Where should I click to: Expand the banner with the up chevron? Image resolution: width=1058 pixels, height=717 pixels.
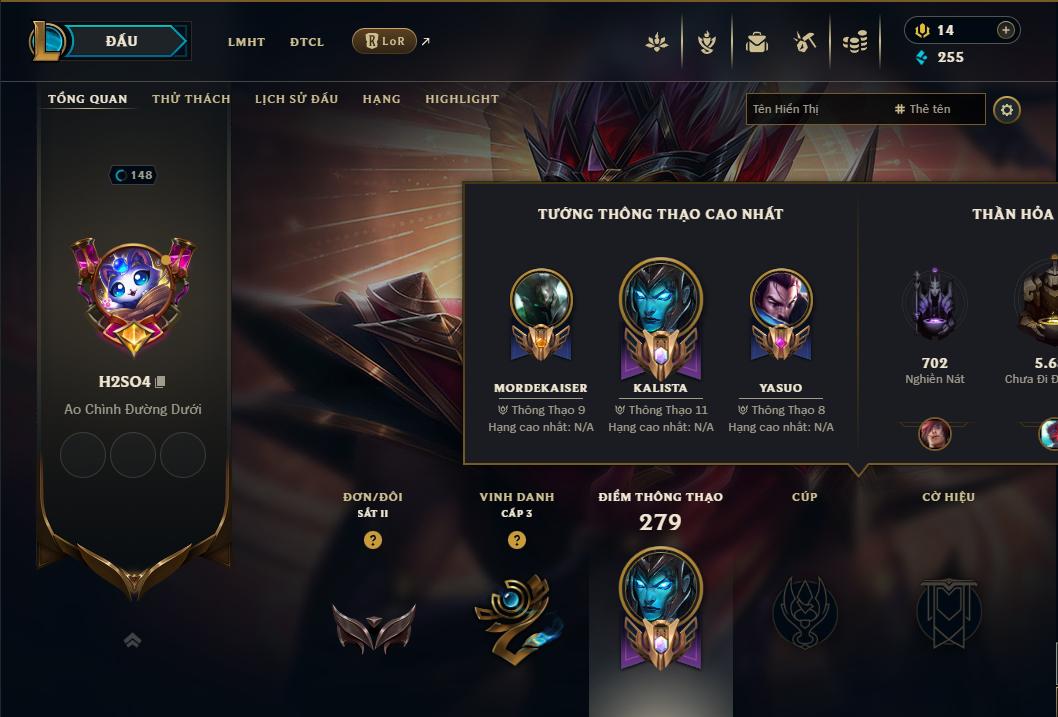tap(132, 640)
